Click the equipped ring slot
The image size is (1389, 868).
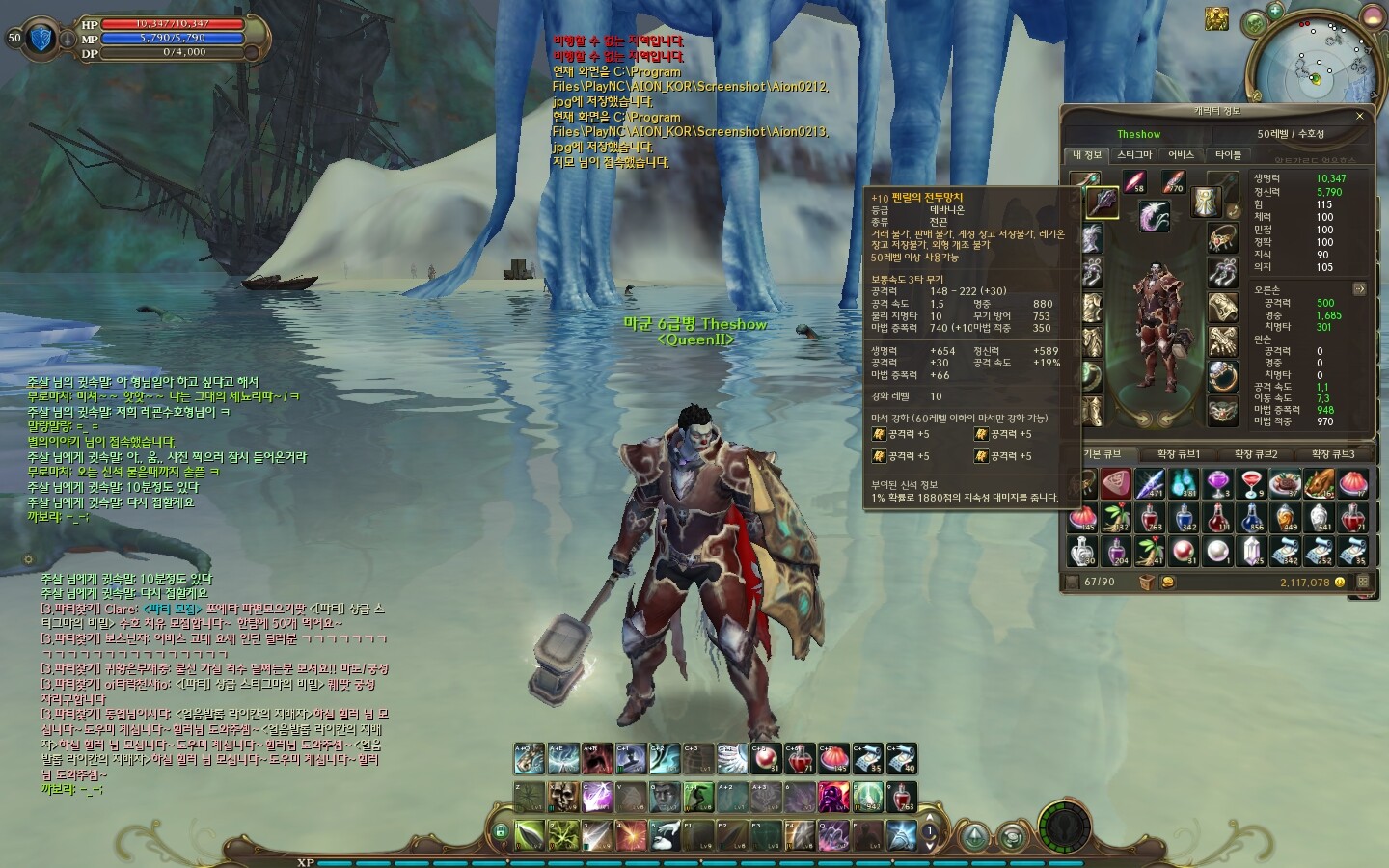pyautogui.click(x=1223, y=375)
